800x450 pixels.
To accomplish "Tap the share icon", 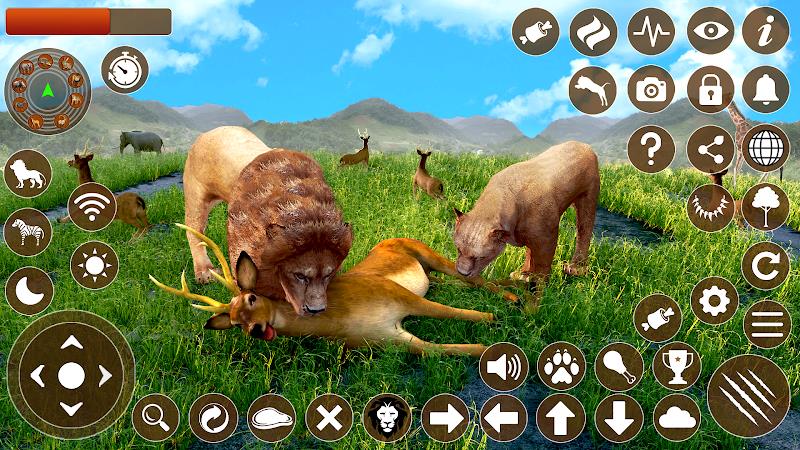I will pos(710,150).
